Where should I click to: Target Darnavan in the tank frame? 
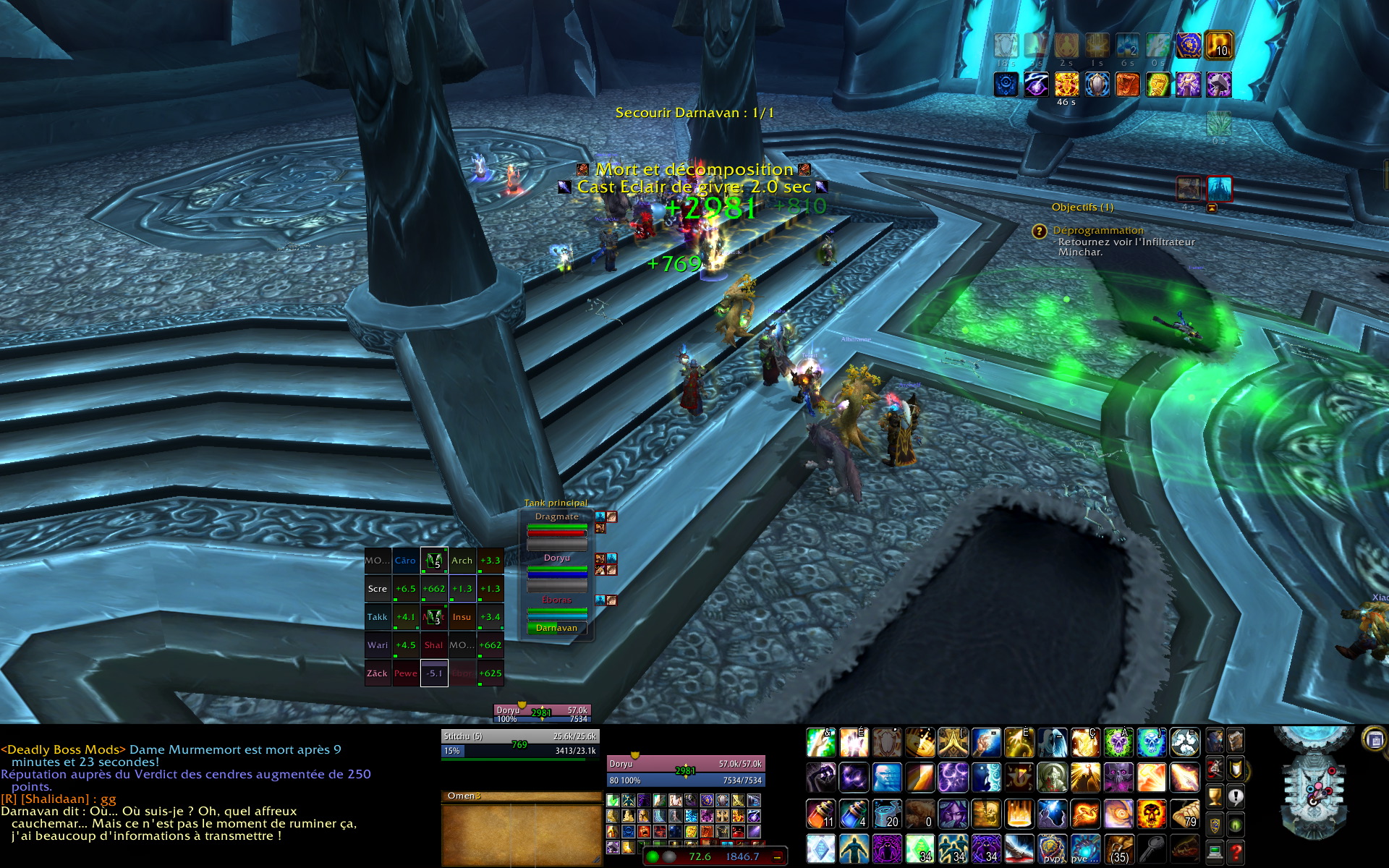point(556,628)
